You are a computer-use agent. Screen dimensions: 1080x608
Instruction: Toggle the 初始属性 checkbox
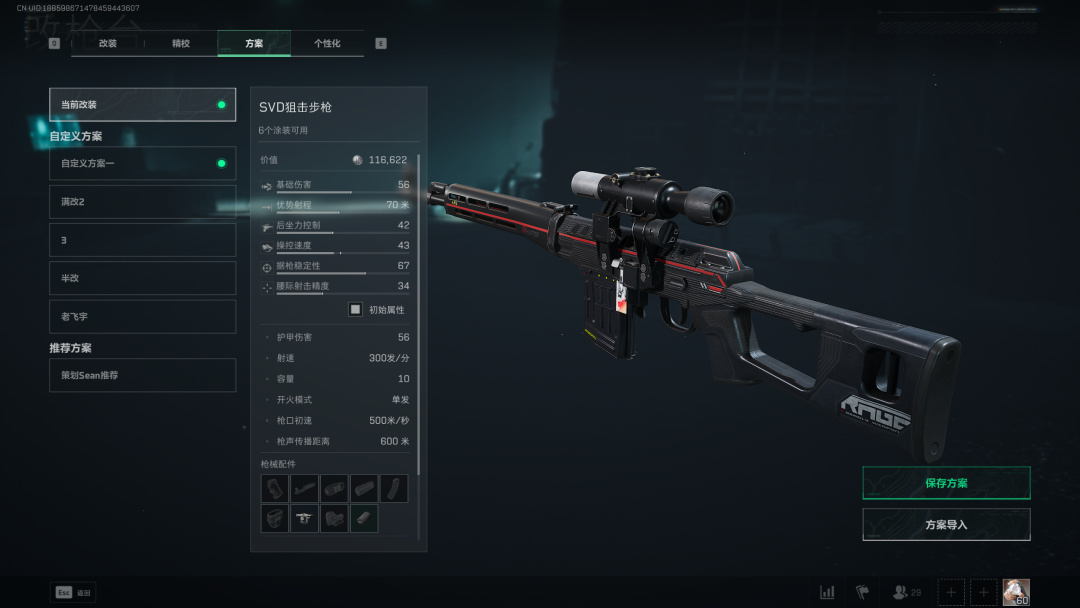tap(355, 310)
